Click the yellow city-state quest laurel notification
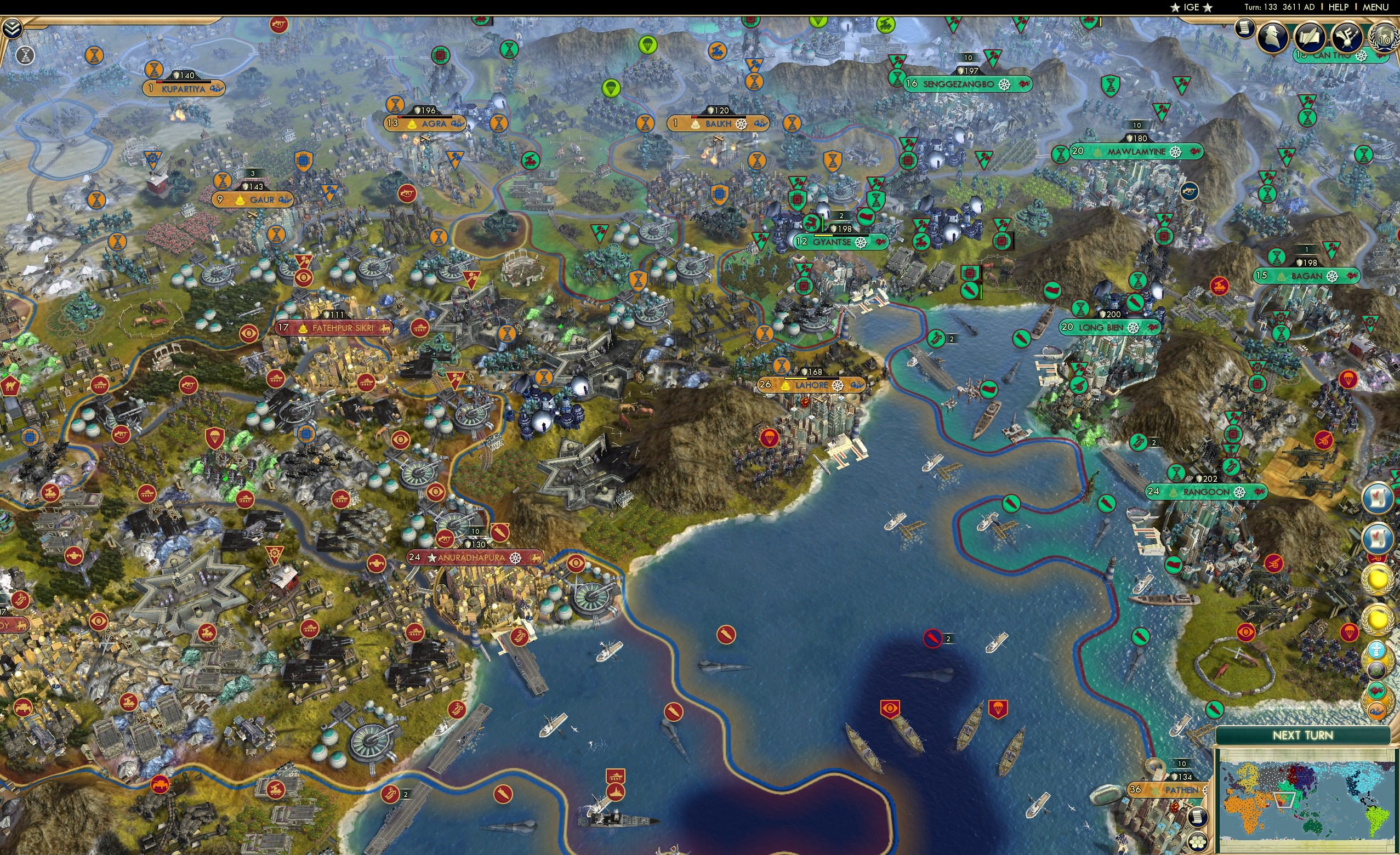1400x855 pixels. [x=1378, y=579]
